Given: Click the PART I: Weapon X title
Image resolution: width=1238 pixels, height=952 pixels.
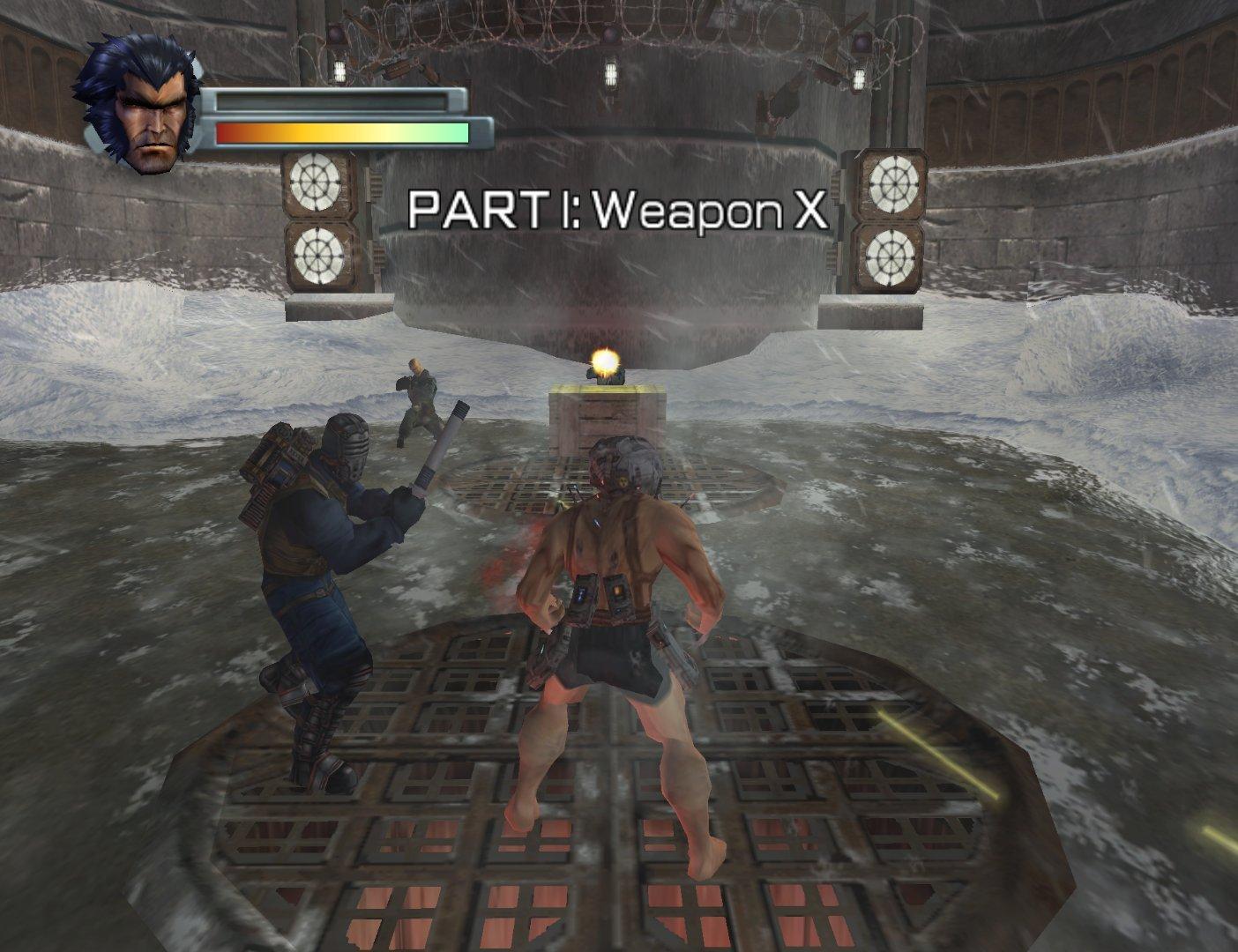Looking at the screenshot, I should [617, 209].
